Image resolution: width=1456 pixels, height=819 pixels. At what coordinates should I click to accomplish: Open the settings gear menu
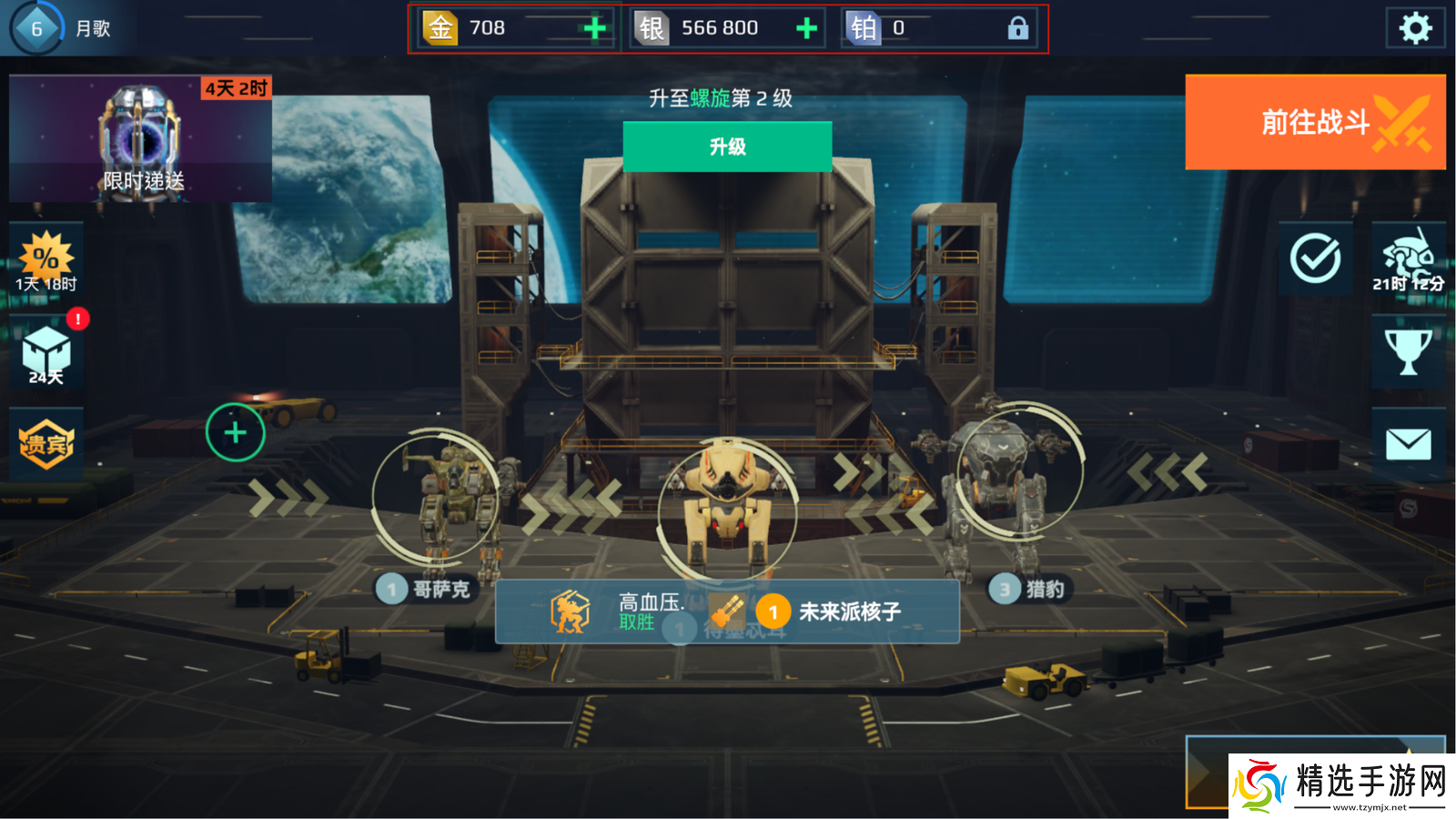point(1415,28)
